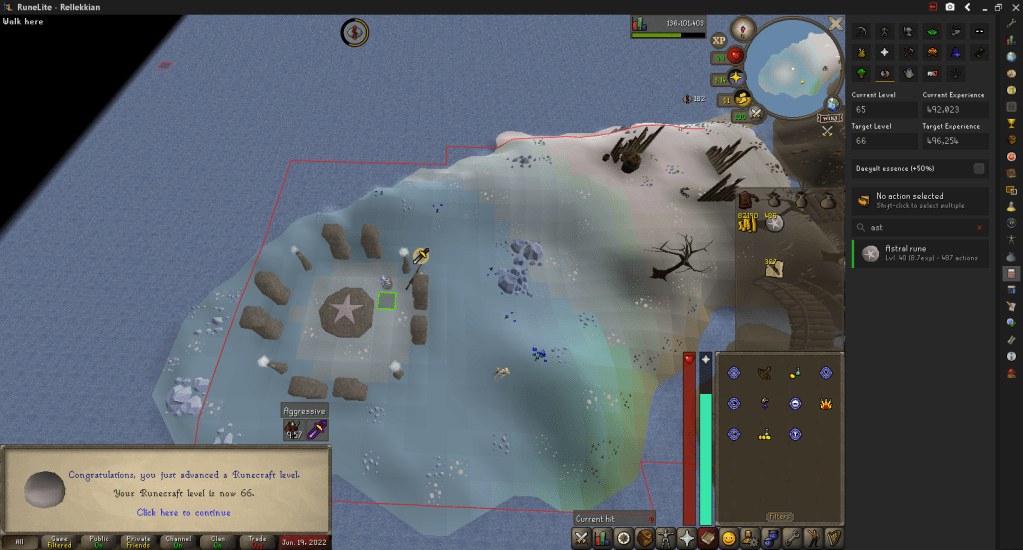Edit the Target Level field
The image size is (1023, 550).
point(884,141)
